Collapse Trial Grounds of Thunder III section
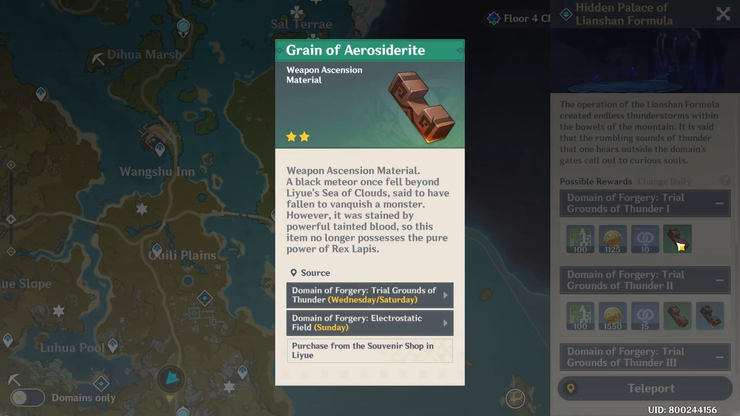This screenshot has height=416, width=740. (x=720, y=357)
